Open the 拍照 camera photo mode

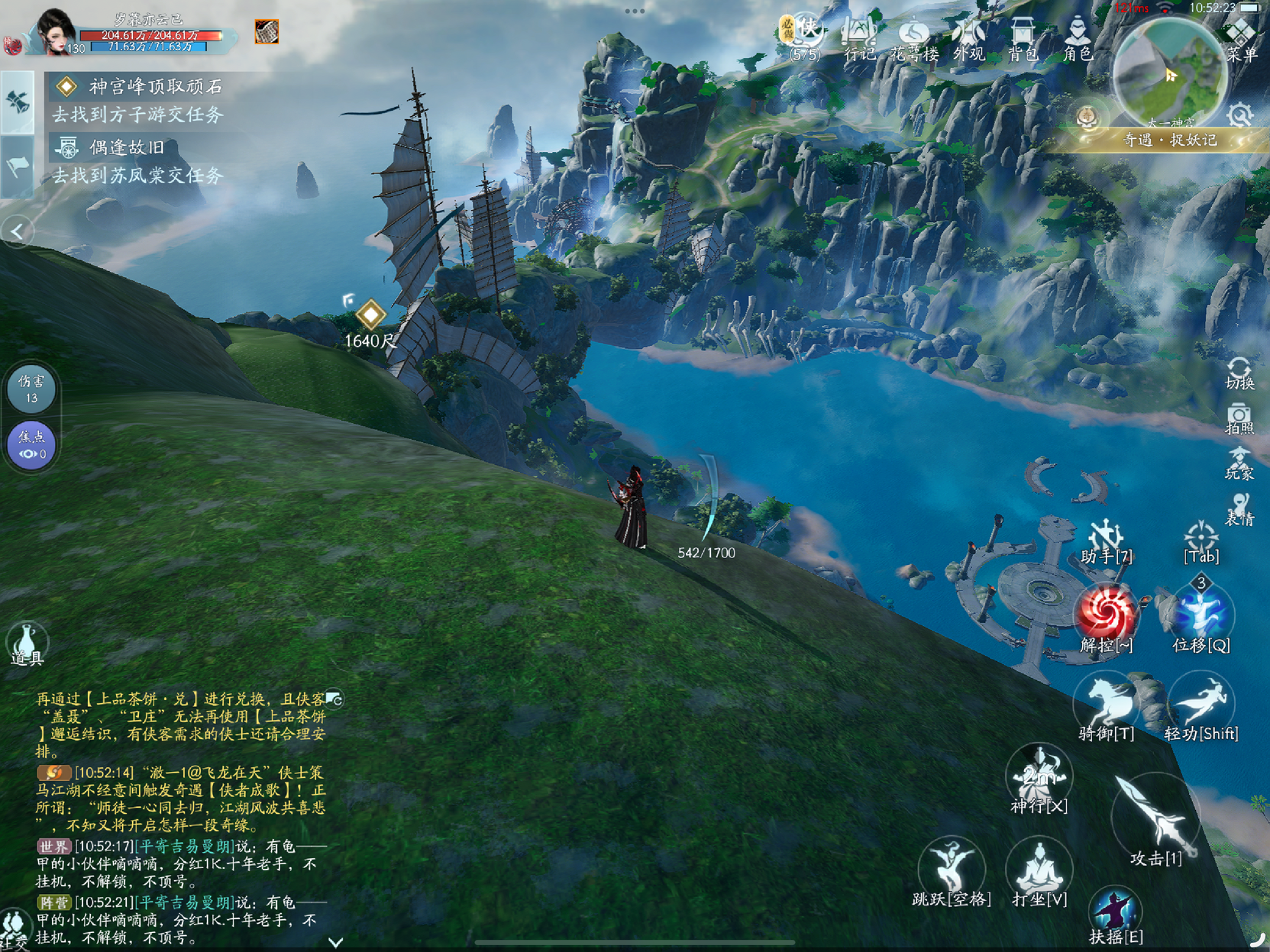[x=1239, y=418]
